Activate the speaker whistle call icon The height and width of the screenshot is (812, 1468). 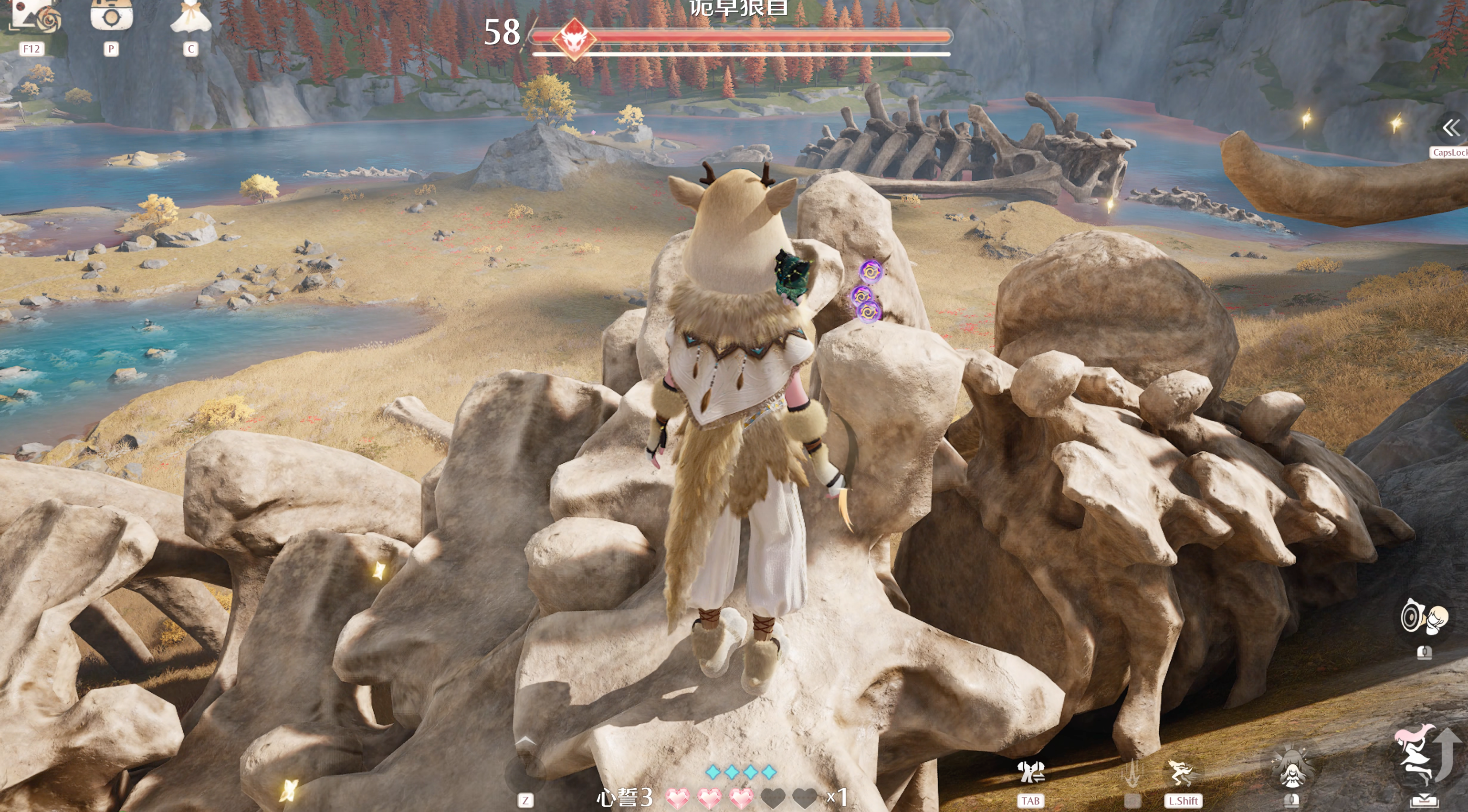(x=1424, y=618)
